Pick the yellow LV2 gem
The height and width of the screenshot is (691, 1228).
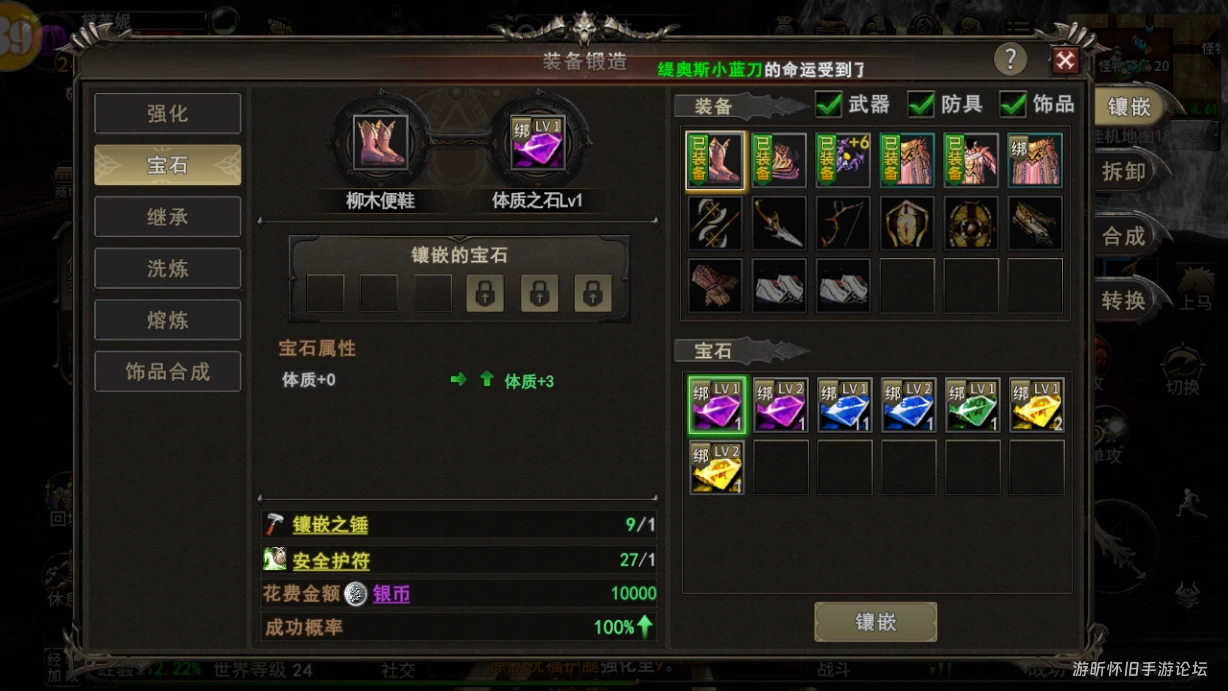(x=716, y=468)
